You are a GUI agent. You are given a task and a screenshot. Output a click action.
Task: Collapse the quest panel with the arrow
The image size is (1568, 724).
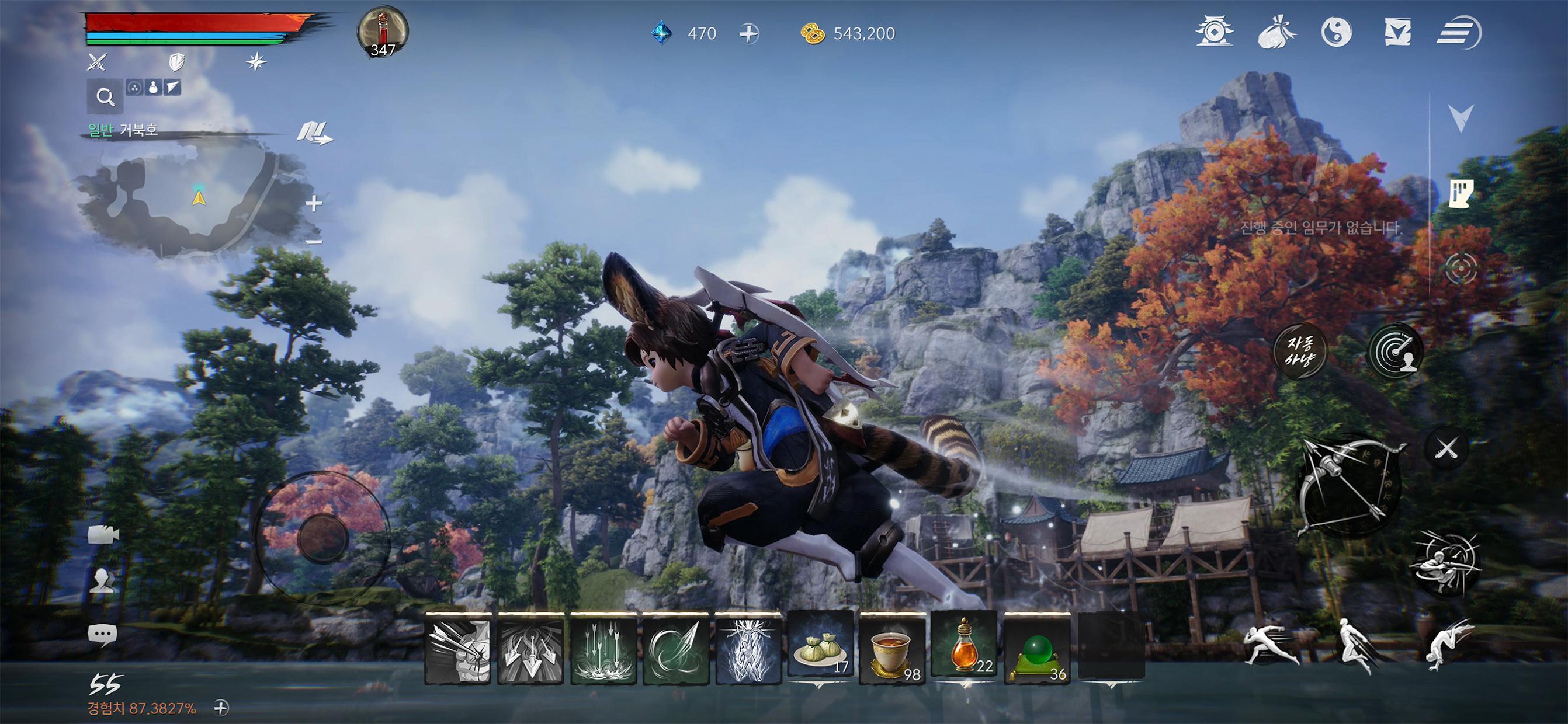point(1461,117)
